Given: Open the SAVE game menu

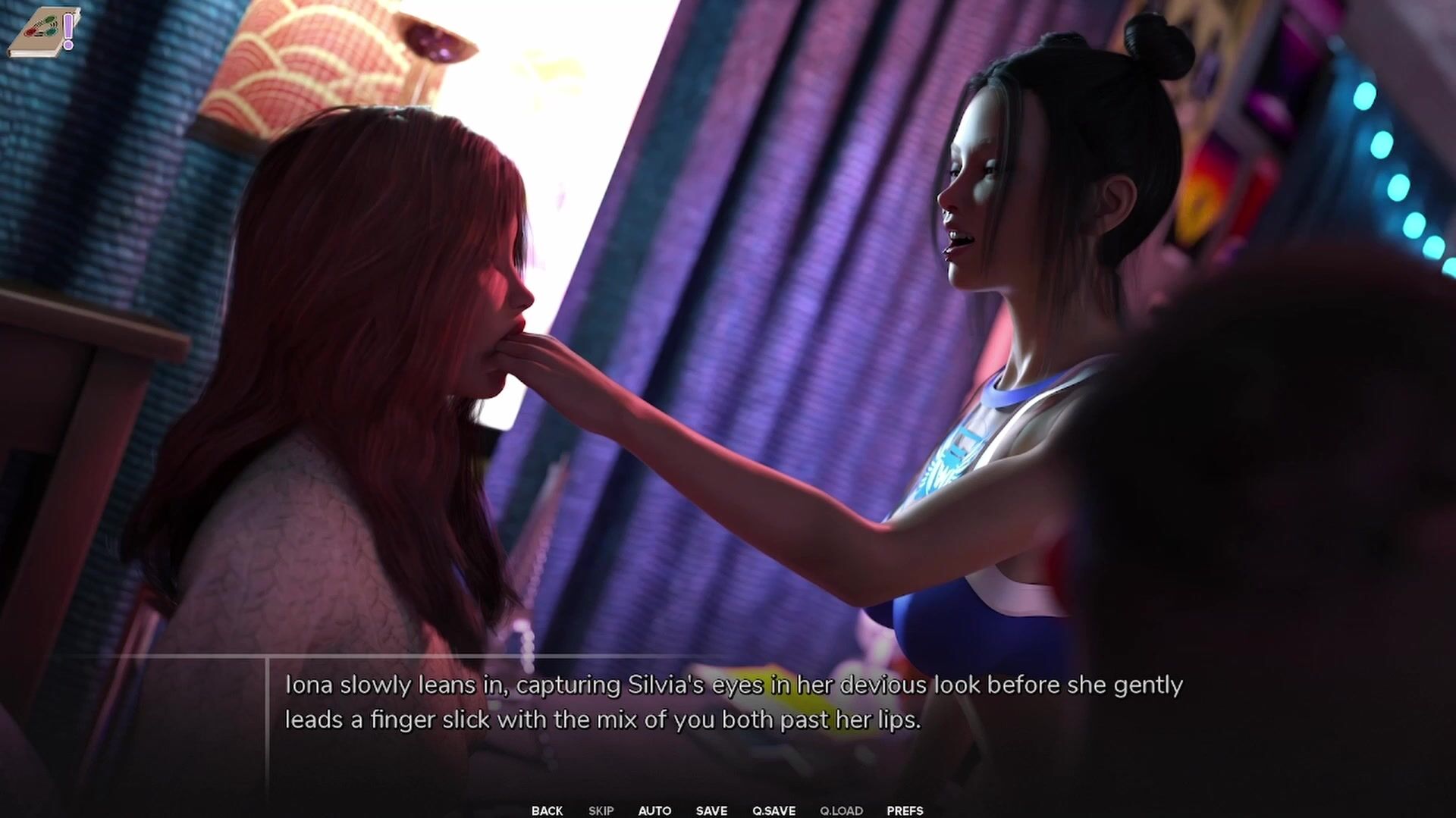Looking at the screenshot, I should (711, 810).
